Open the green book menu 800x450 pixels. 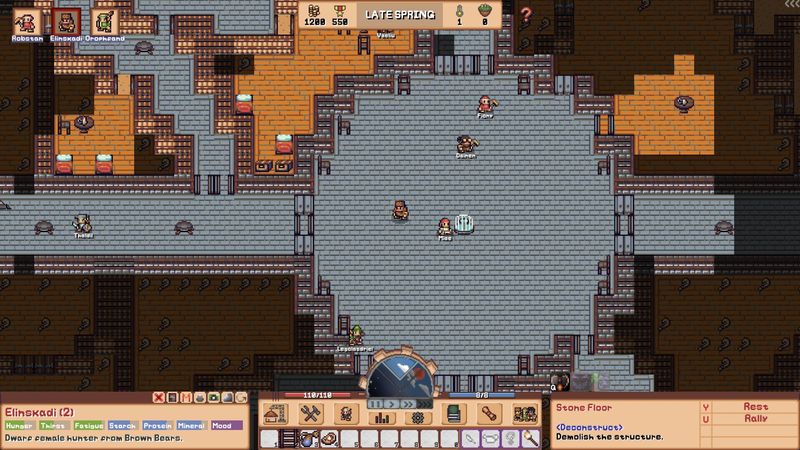point(453,415)
